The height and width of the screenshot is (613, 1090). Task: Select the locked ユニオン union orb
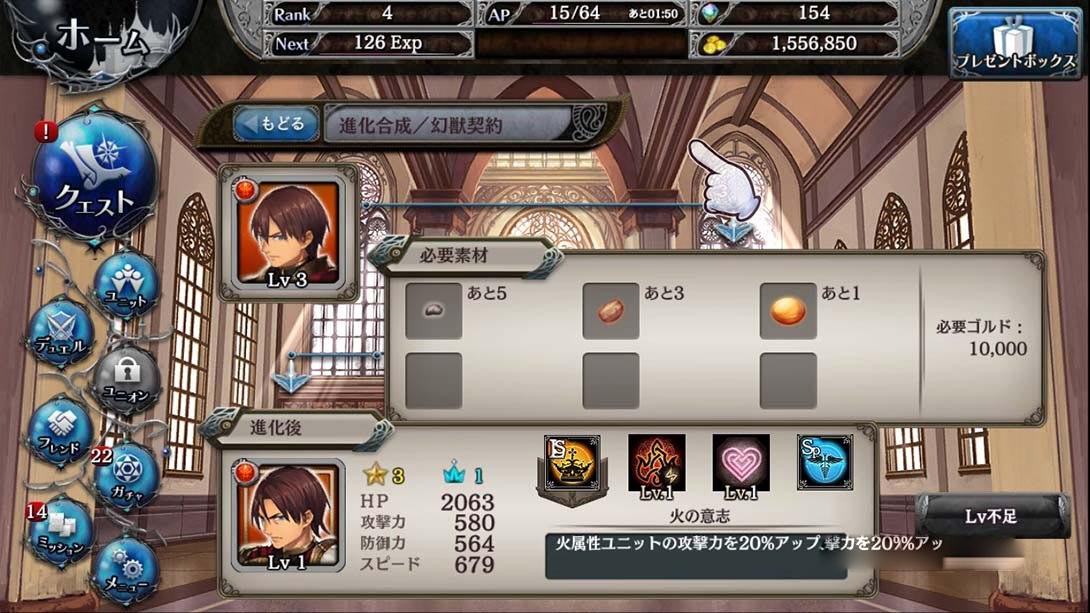[125, 378]
